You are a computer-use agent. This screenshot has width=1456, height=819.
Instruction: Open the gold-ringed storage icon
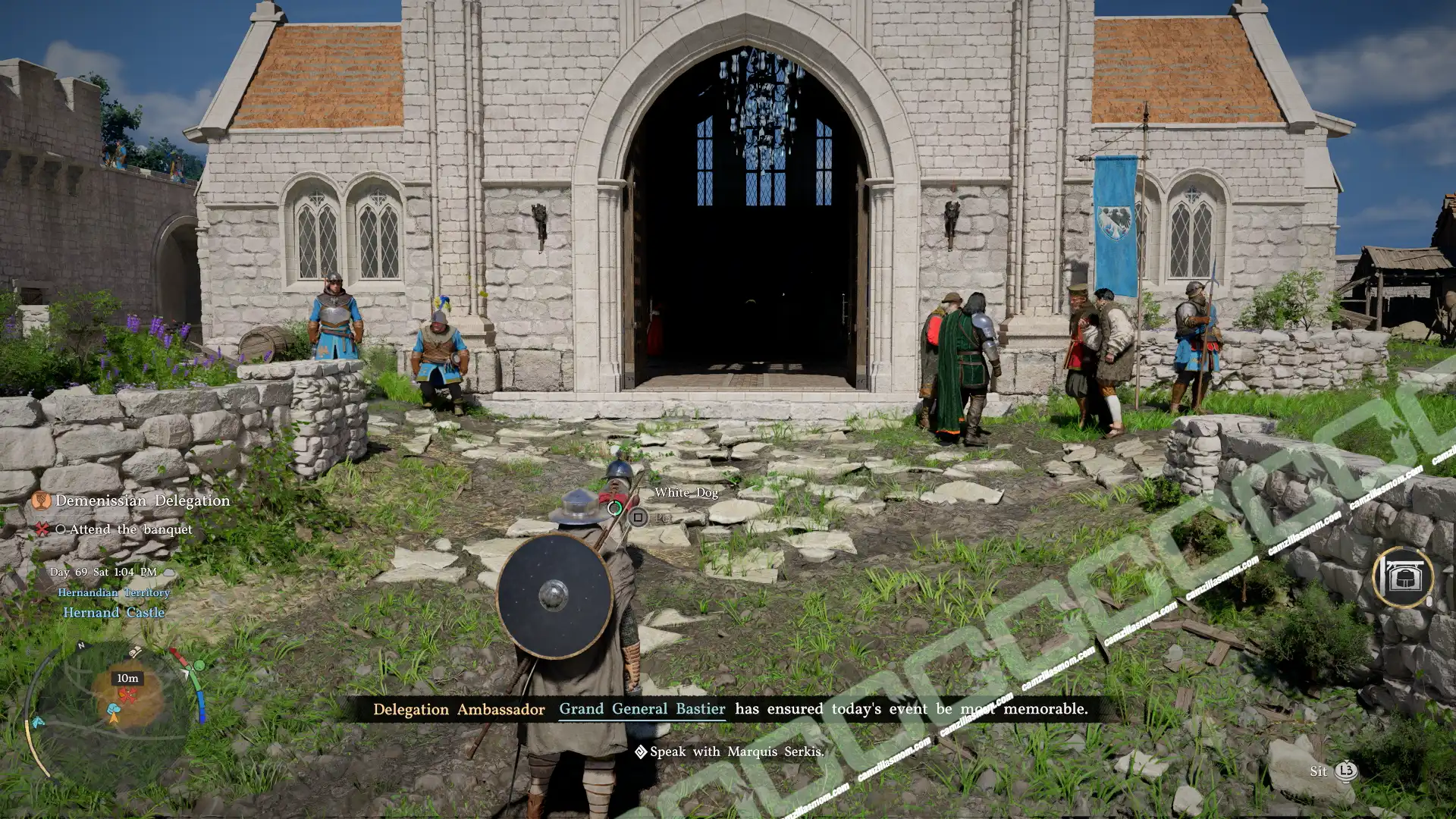(x=1402, y=578)
